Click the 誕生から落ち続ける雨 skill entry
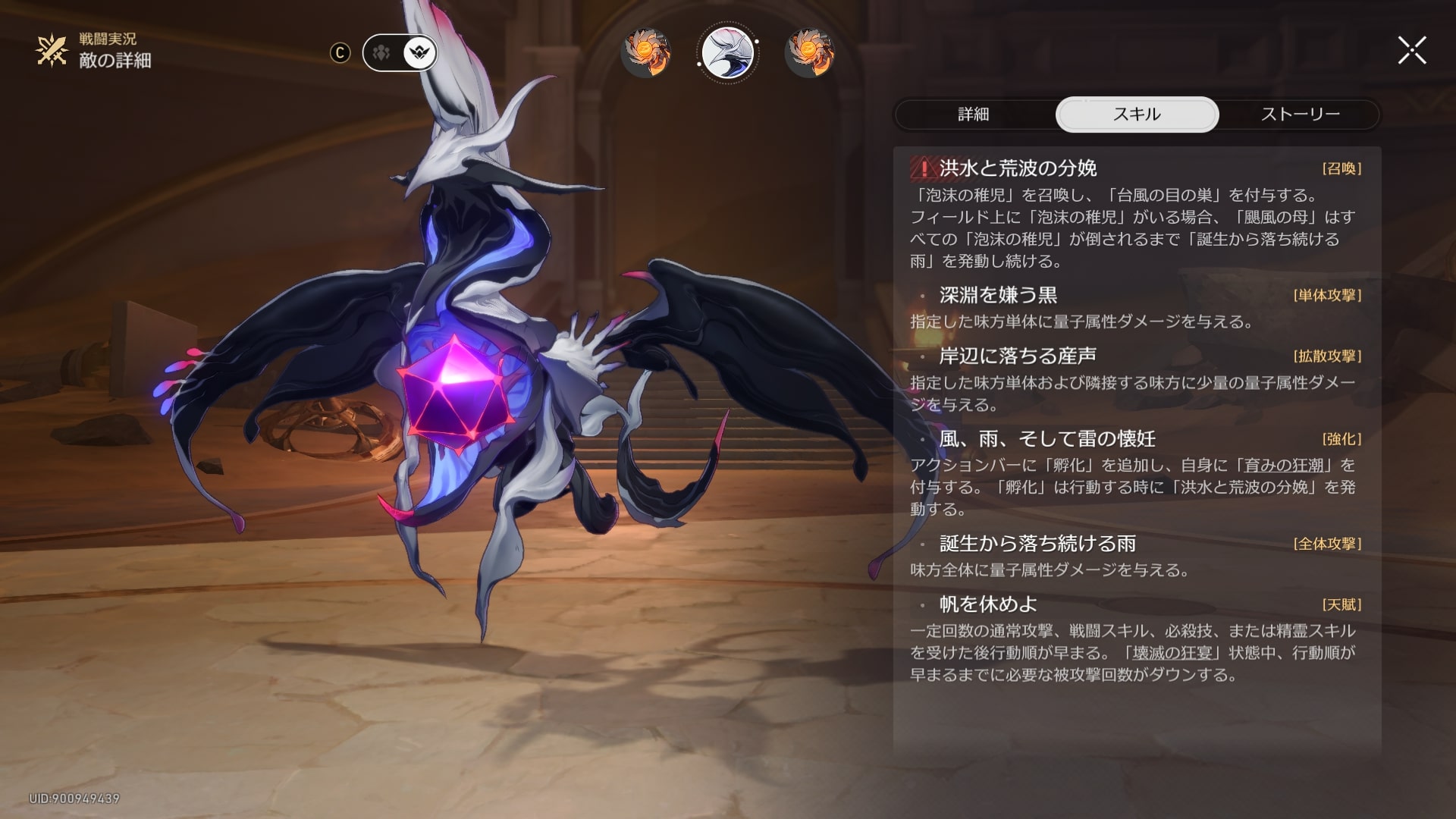 coord(1037,544)
